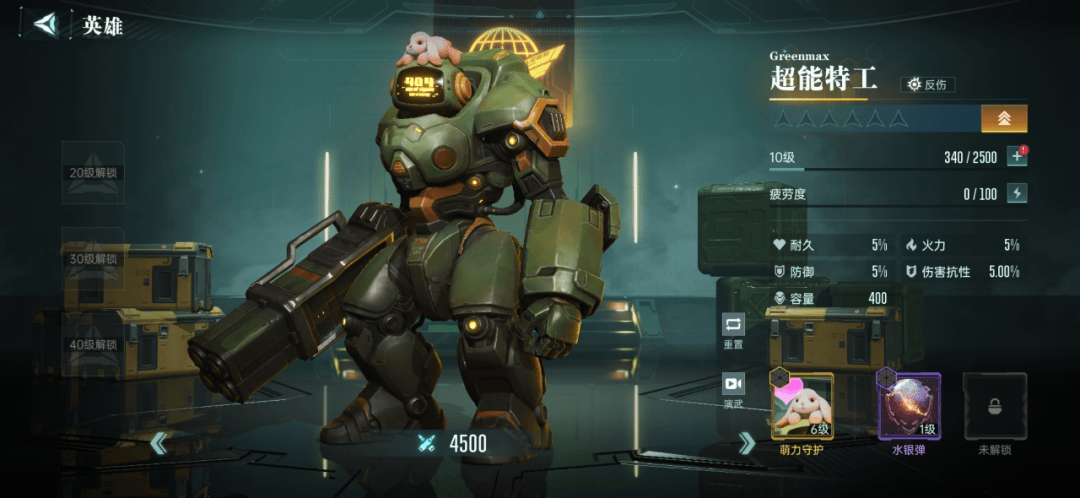Select the 水银弹 skill icon

coord(909,406)
